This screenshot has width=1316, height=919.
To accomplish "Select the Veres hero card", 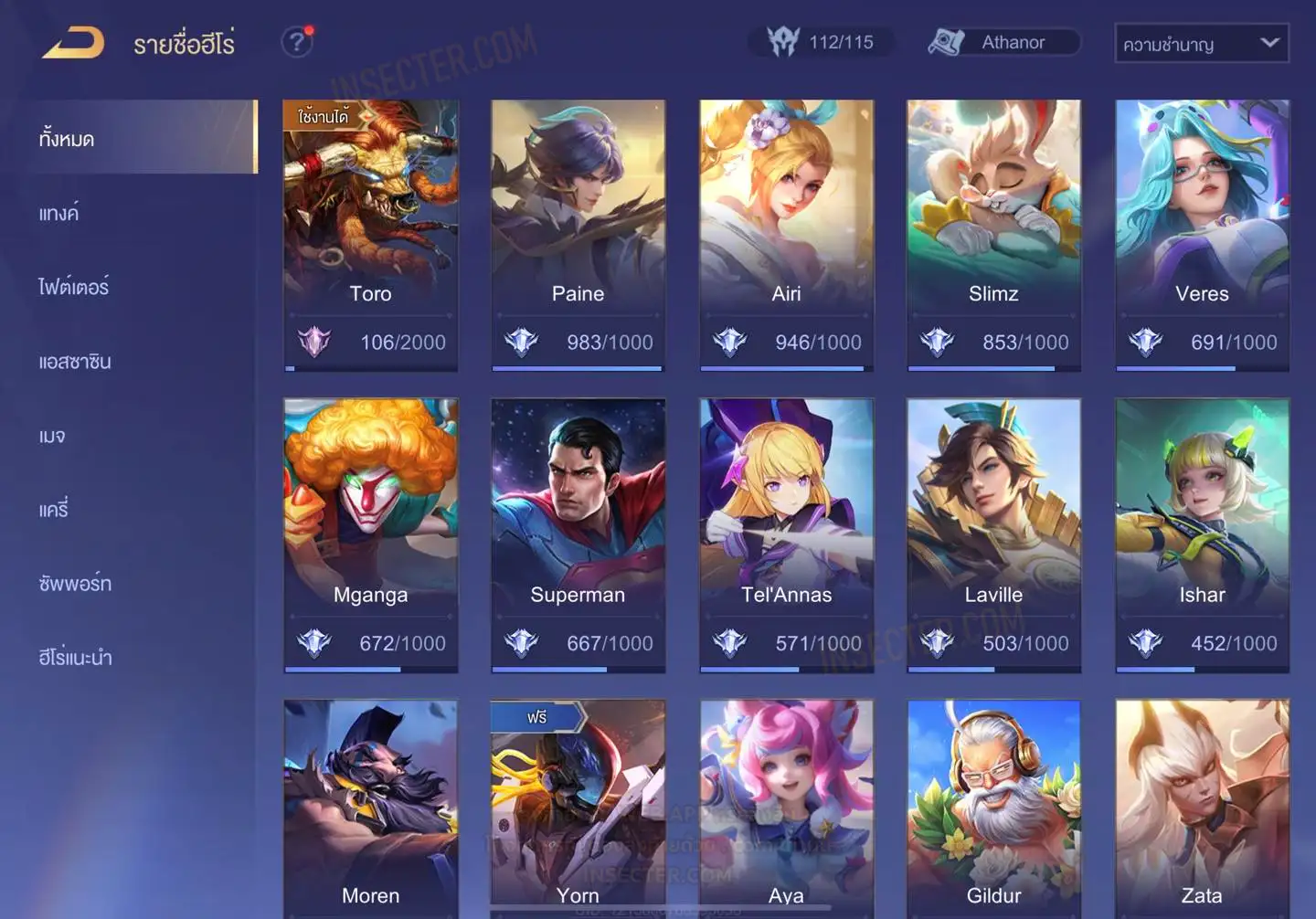I will [x=1202, y=234].
